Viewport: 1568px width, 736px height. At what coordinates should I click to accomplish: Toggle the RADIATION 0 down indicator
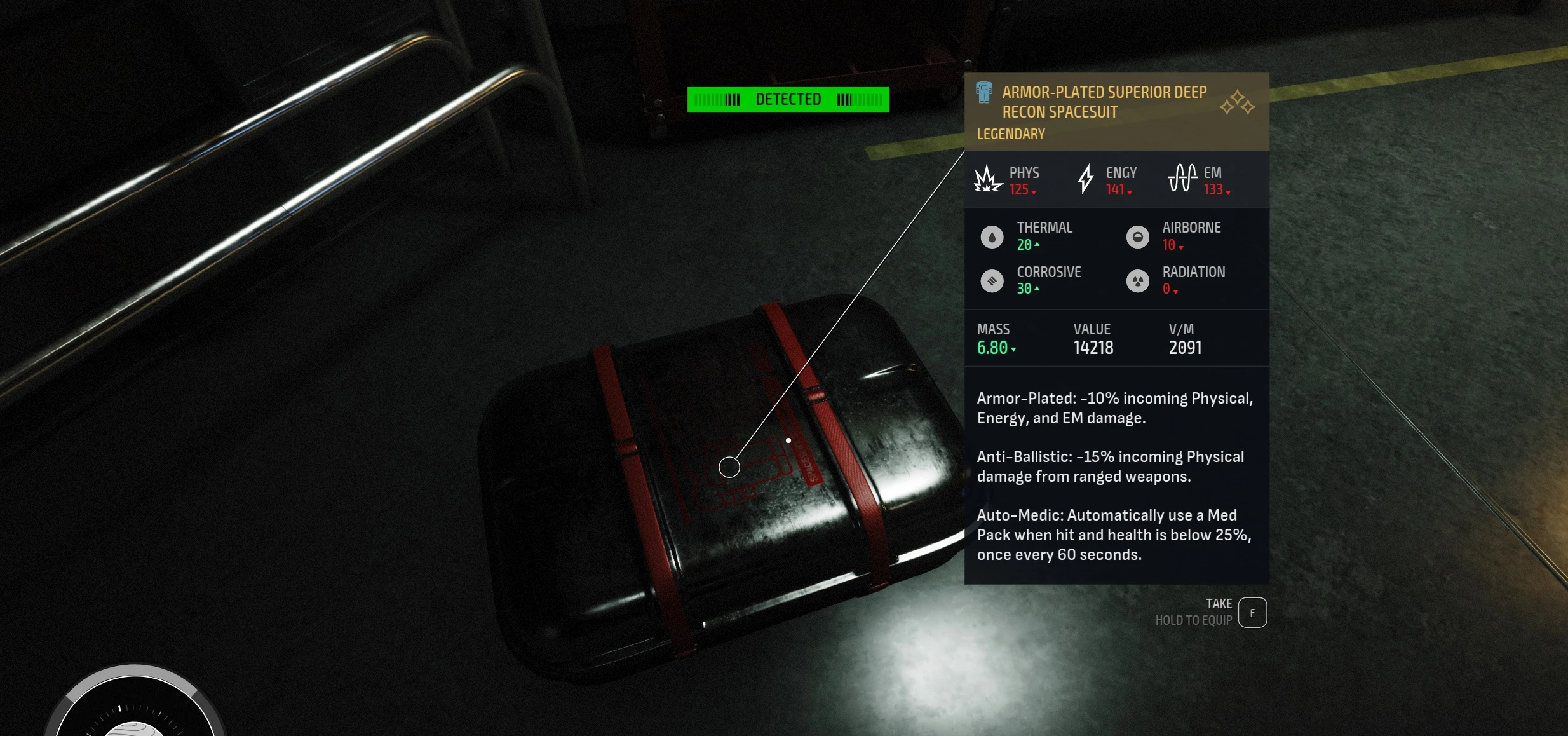pyautogui.click(x=1176, y=290)
